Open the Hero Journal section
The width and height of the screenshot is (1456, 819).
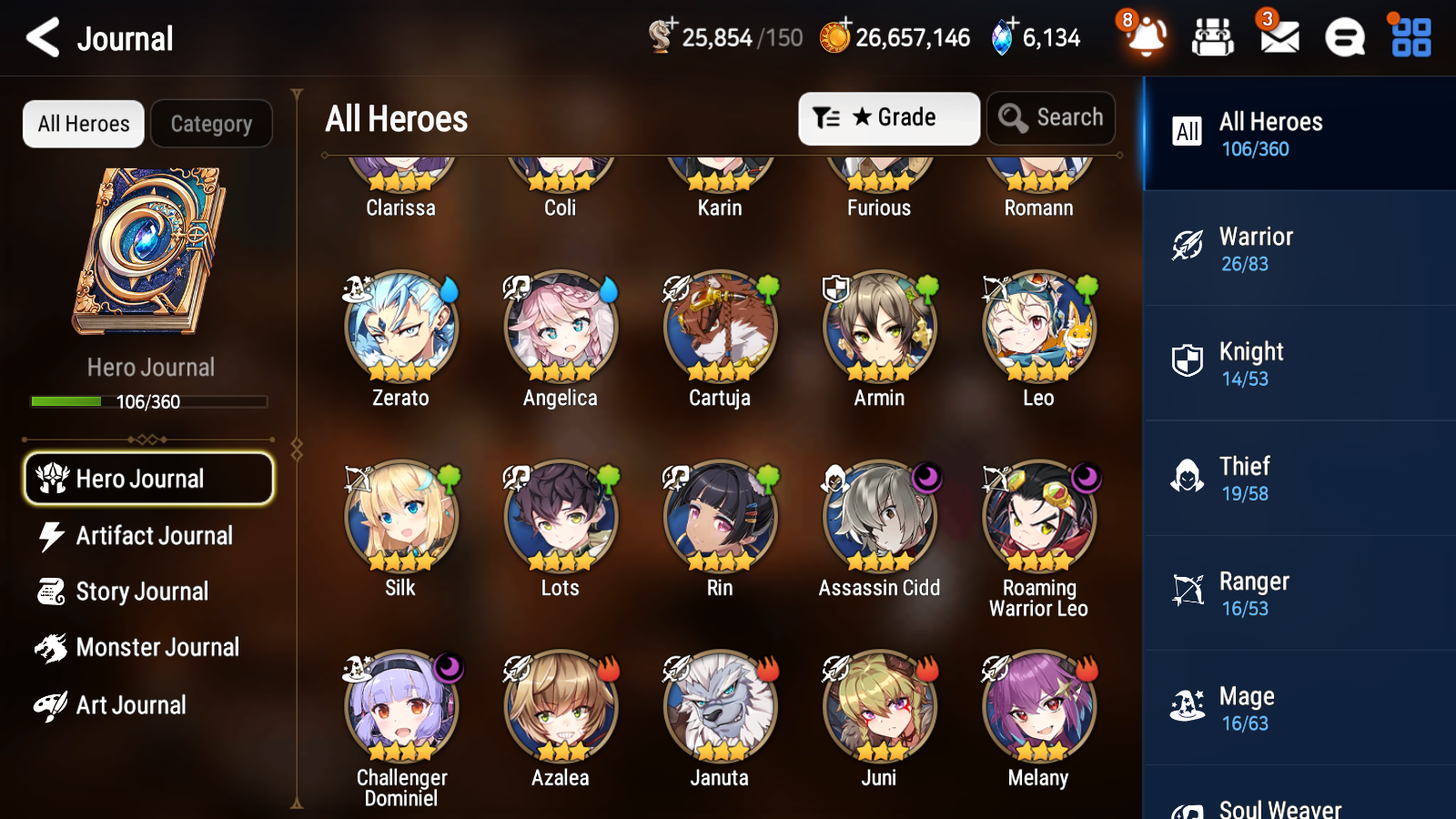[148, 478]
